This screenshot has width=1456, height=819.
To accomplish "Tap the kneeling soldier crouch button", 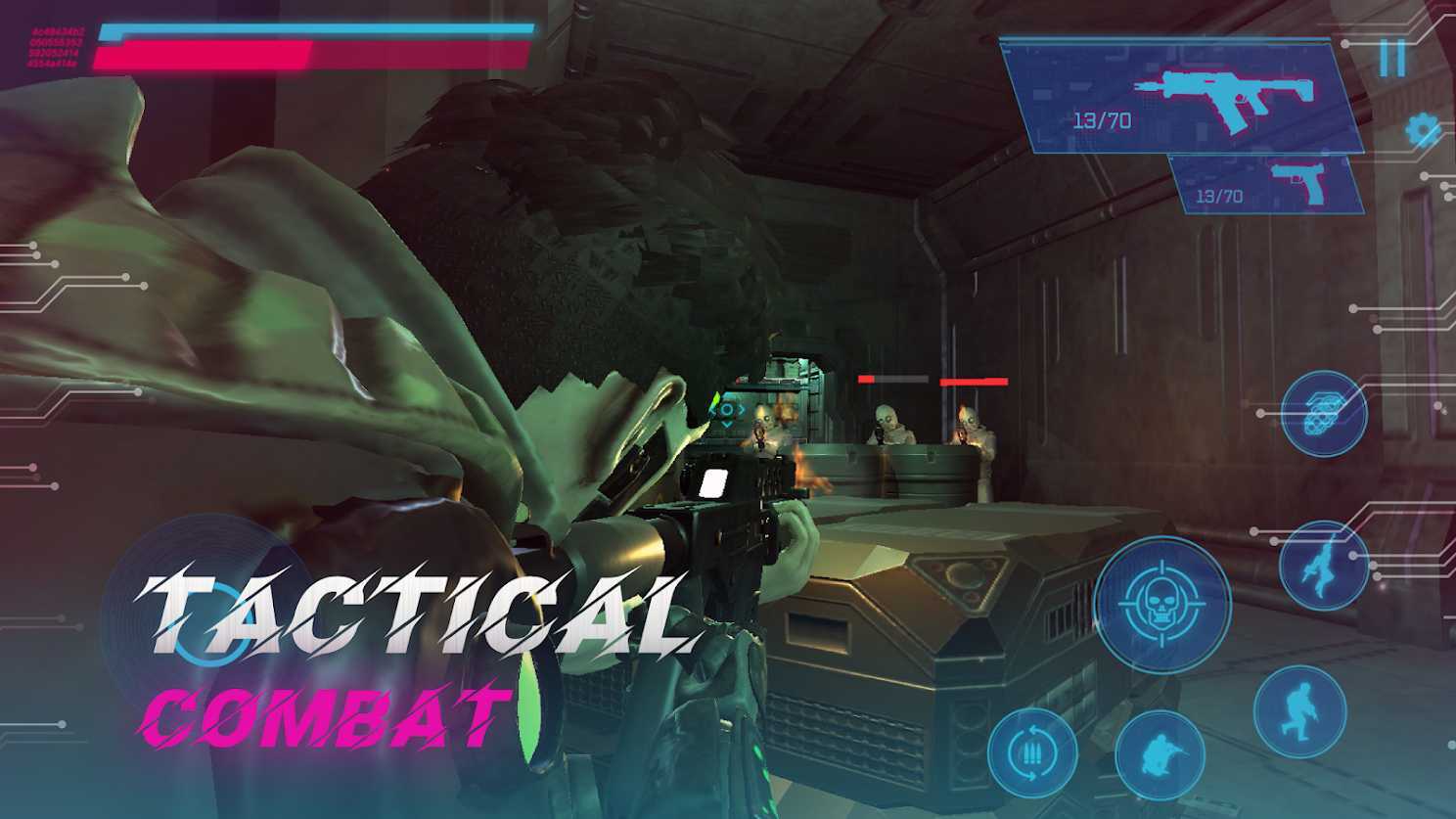I will [1160, 754].
